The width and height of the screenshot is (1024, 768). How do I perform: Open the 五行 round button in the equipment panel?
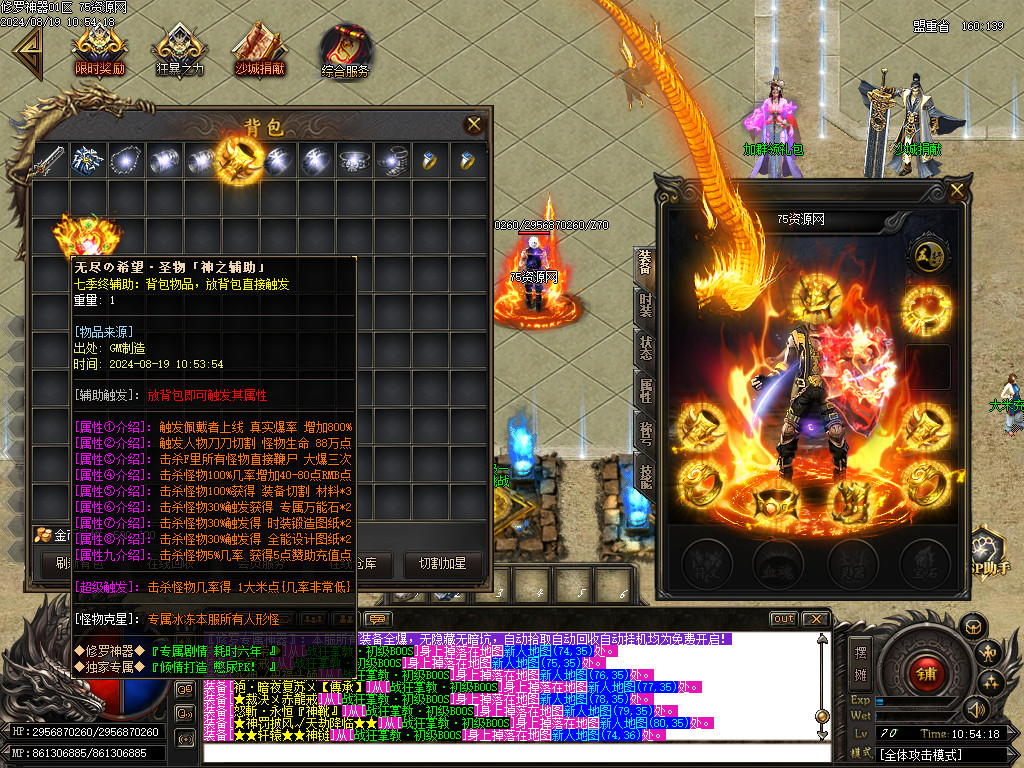[926, 256]
